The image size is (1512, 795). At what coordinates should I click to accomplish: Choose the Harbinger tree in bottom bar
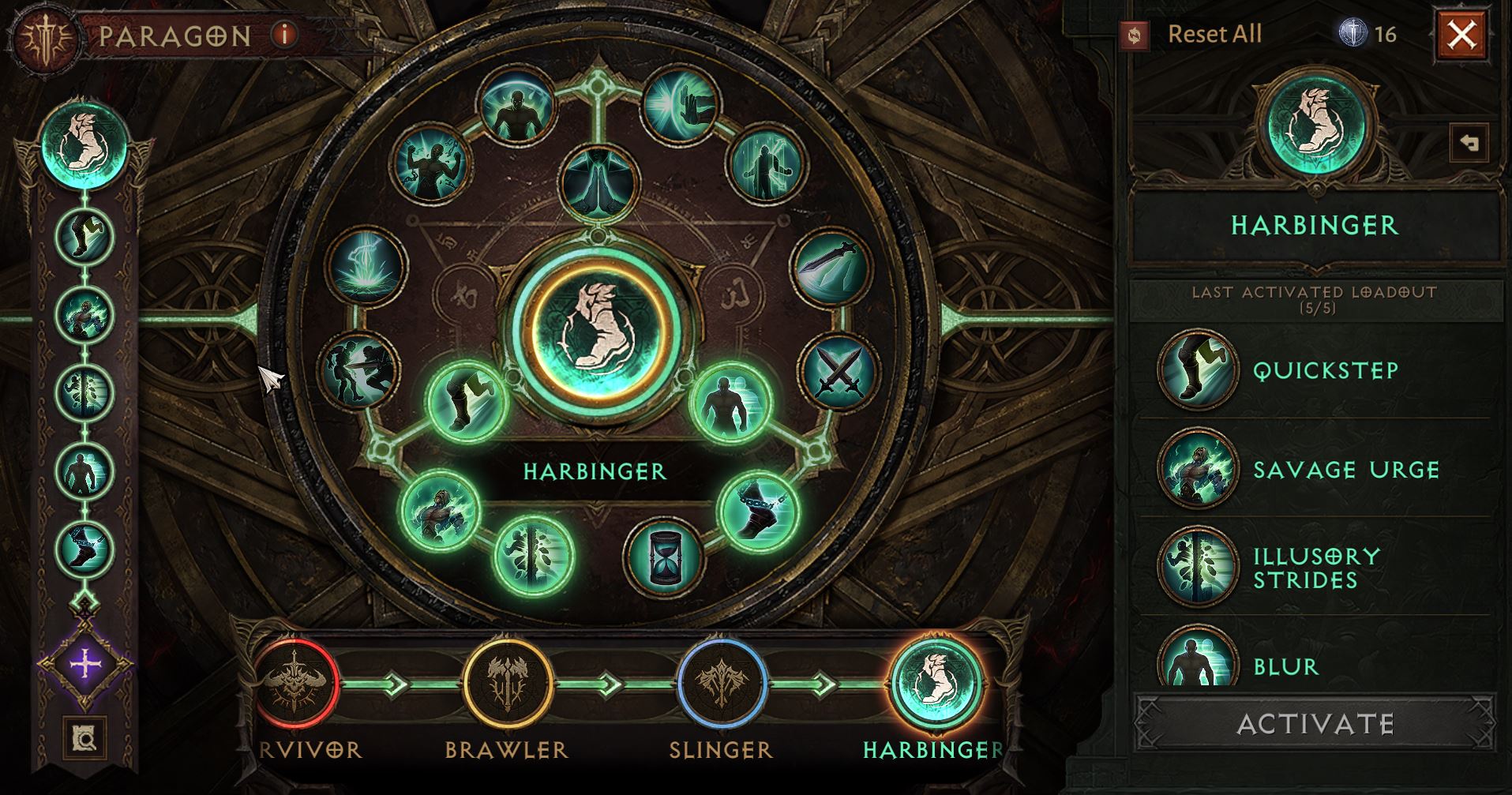[936, 683]
